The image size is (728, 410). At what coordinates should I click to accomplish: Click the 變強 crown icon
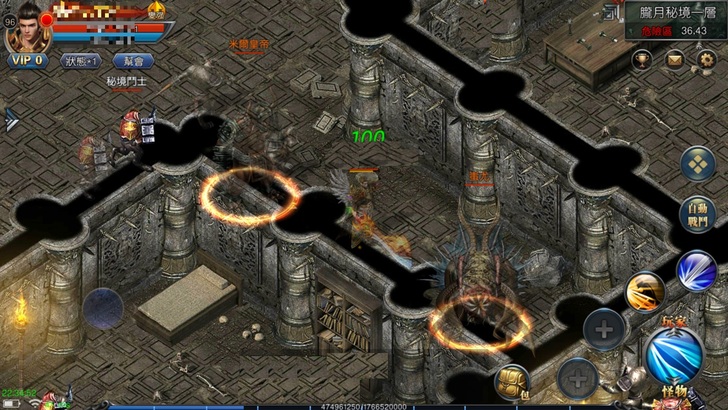157,14
